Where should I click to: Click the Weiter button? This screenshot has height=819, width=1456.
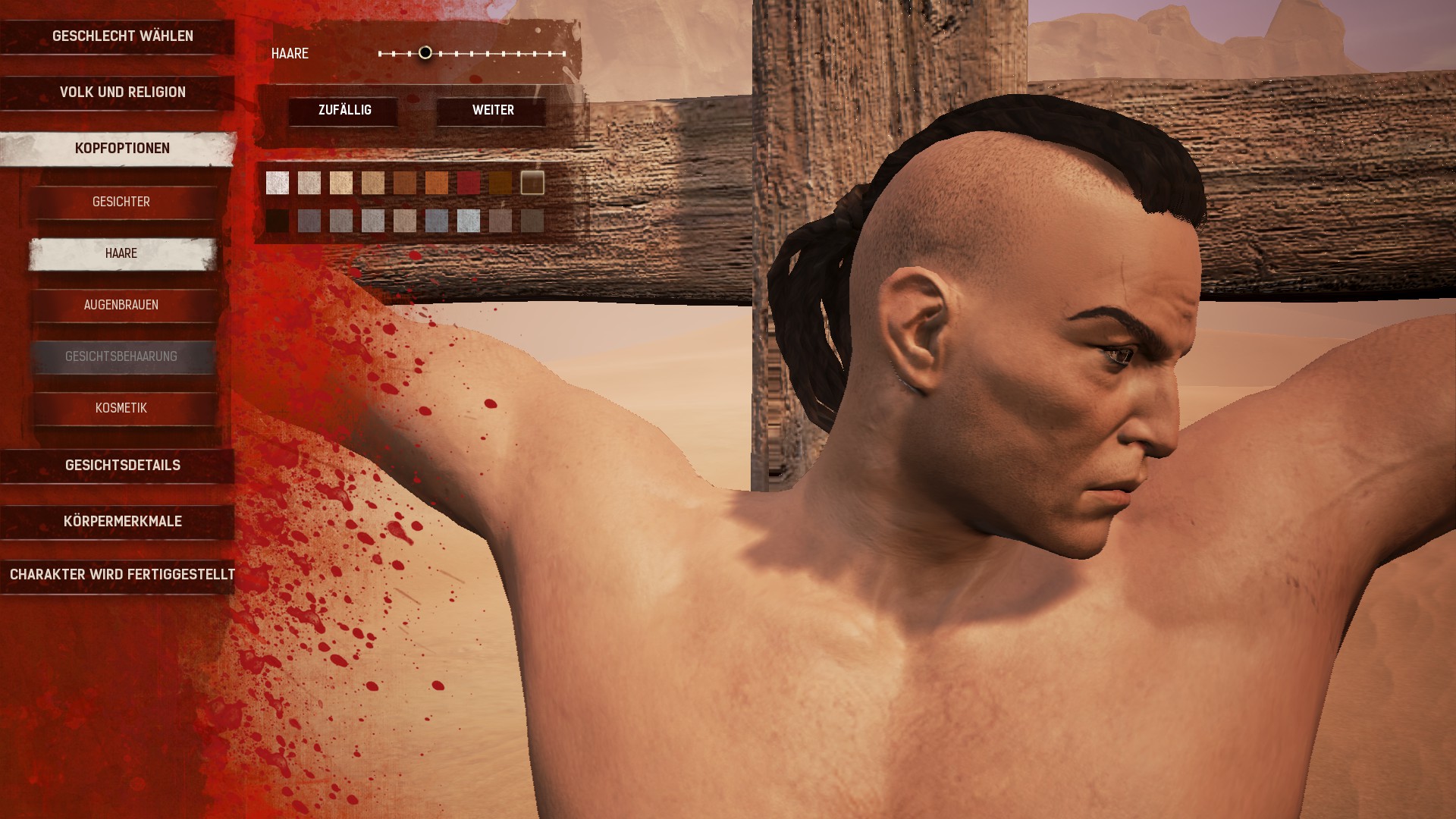(x=493, y=111)
